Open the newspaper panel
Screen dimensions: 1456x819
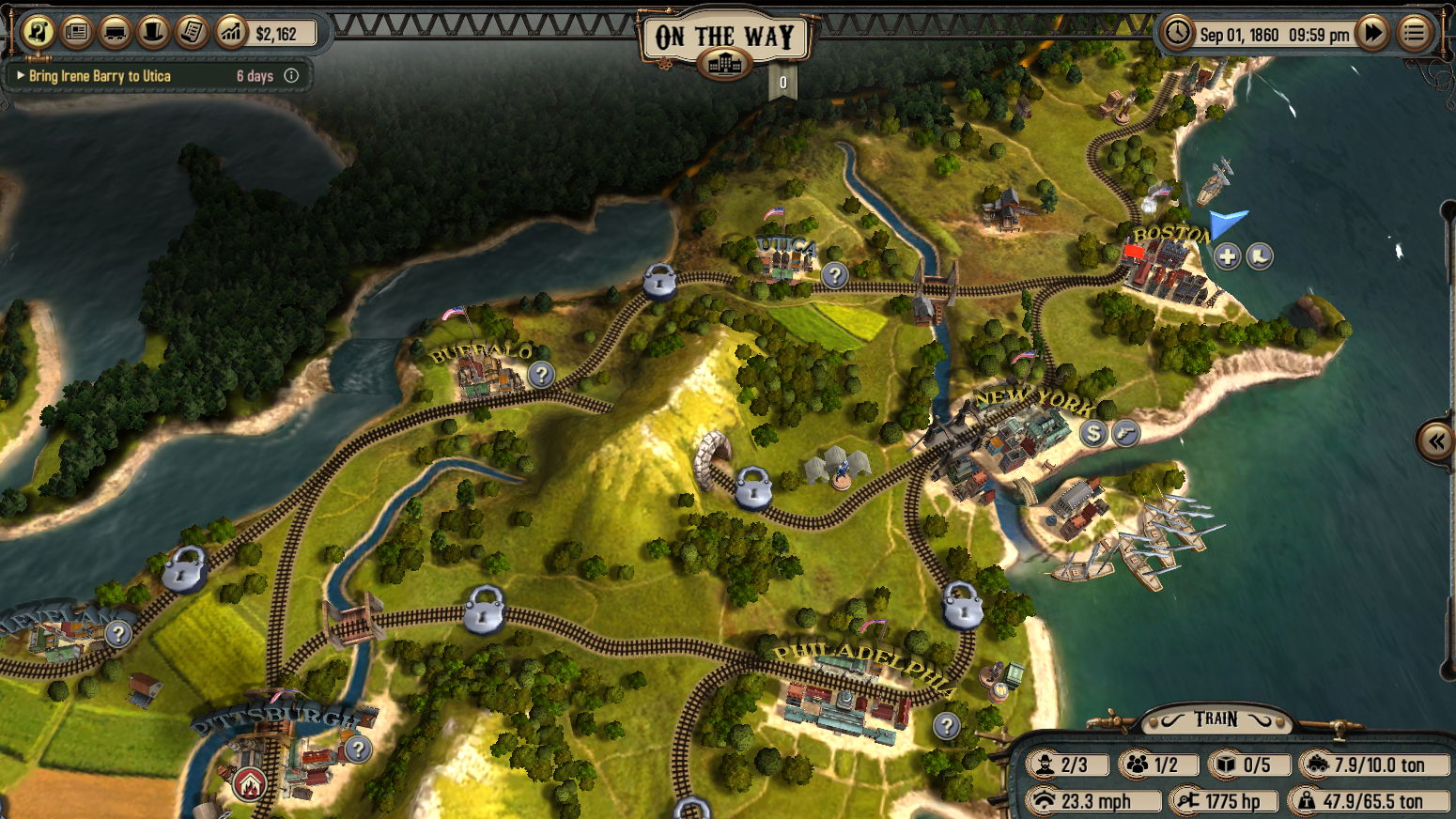coord(77,33)
